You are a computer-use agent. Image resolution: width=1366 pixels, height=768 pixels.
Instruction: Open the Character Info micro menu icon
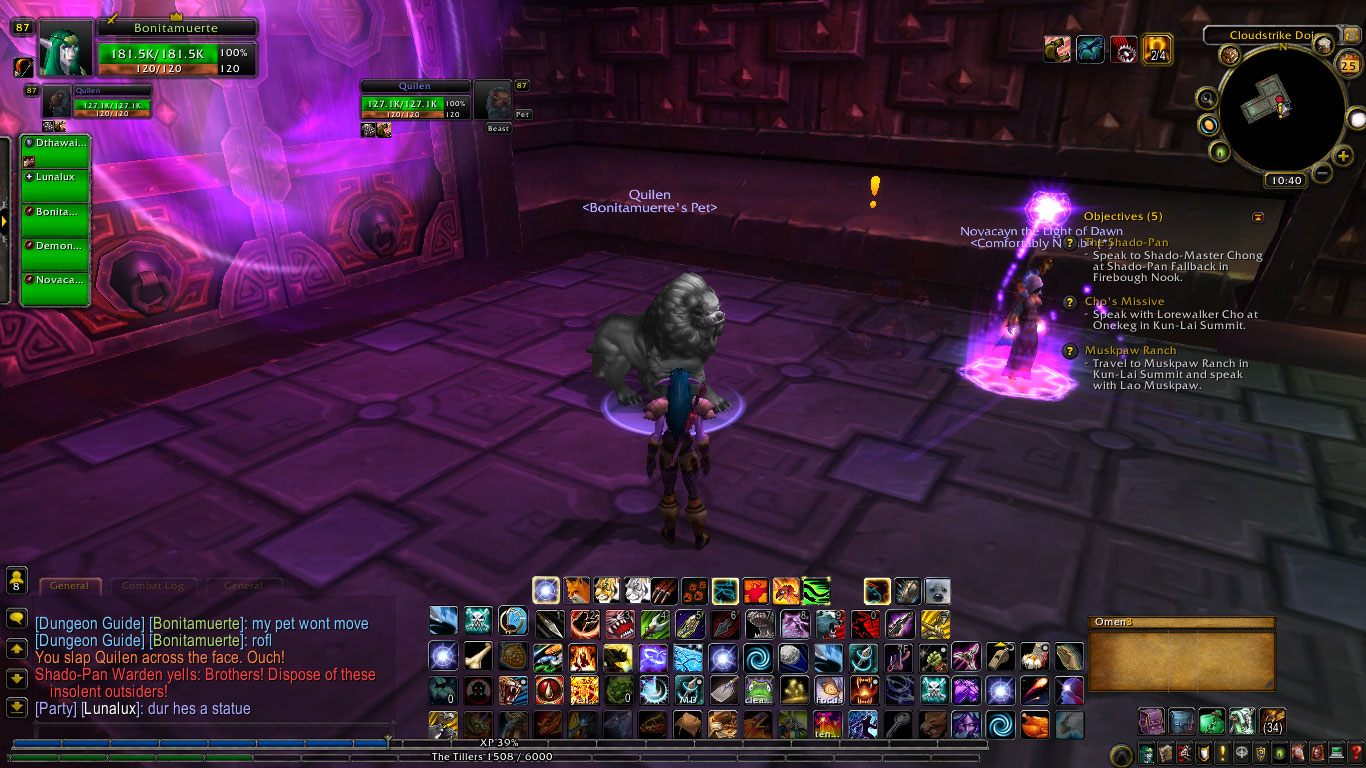tap(1147, 753)
